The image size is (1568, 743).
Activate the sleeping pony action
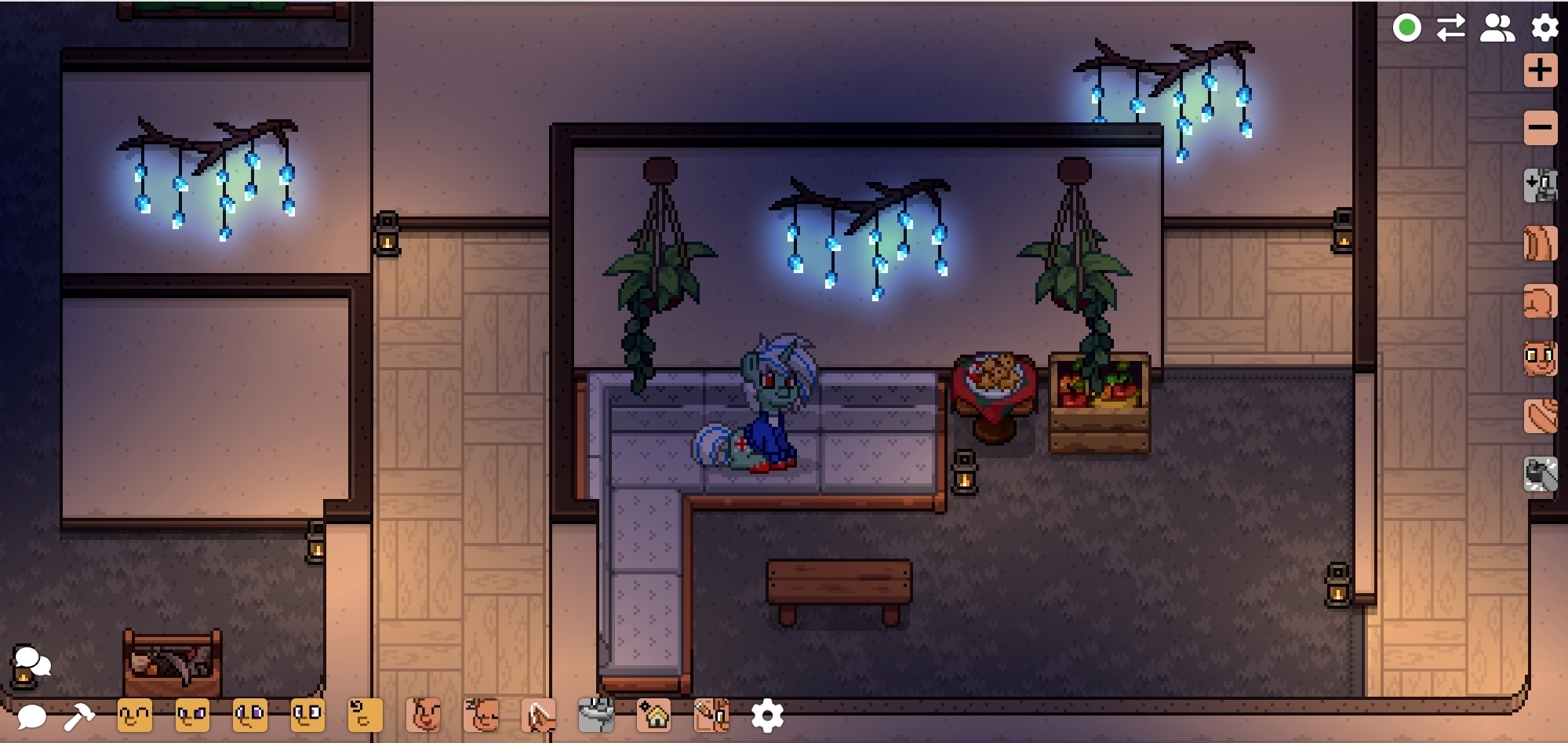pos(482,716)
